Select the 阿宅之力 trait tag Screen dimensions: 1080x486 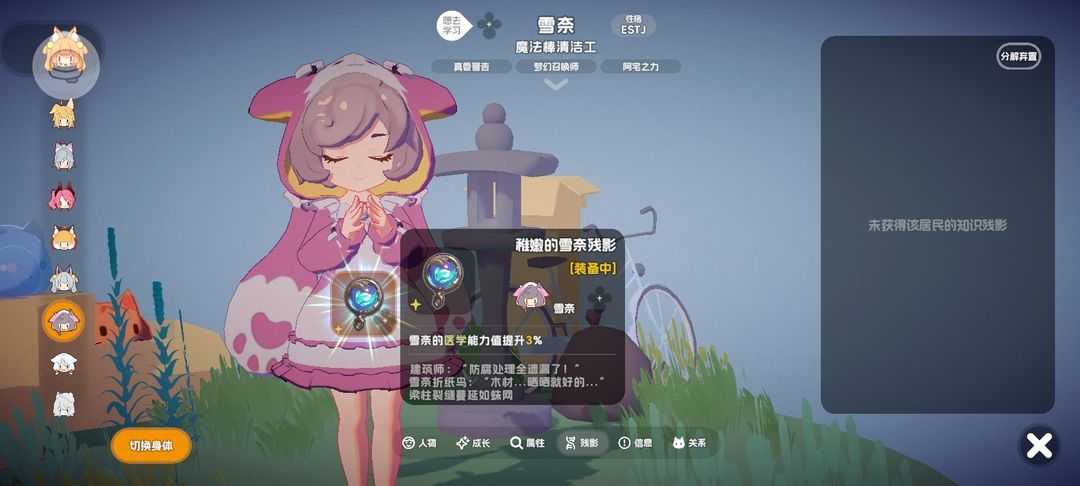pyautogui.click(x=641, y=67)
